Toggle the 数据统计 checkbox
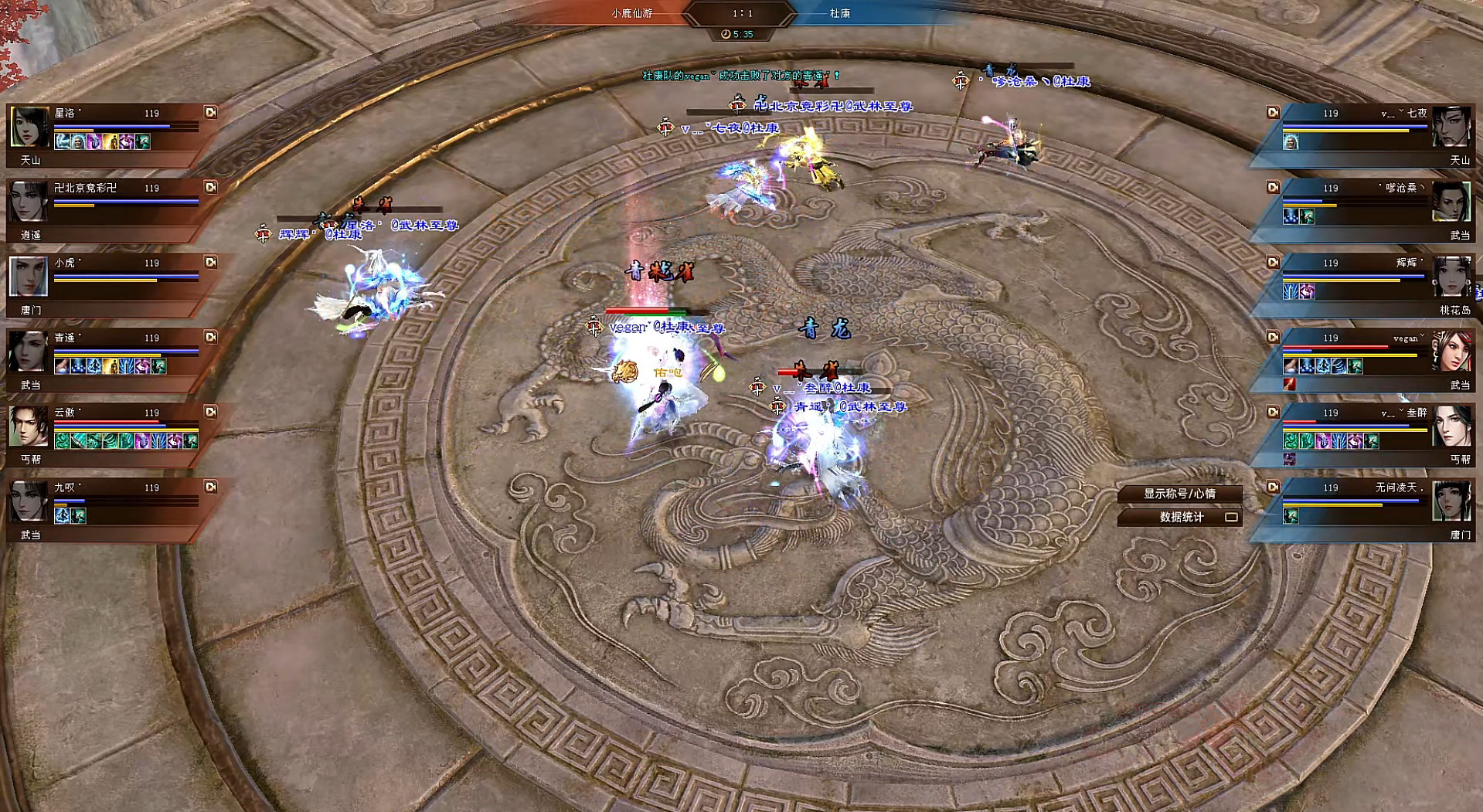Image resolution: width=1483 pixels, height=812 pixels. click(1231, 517)
